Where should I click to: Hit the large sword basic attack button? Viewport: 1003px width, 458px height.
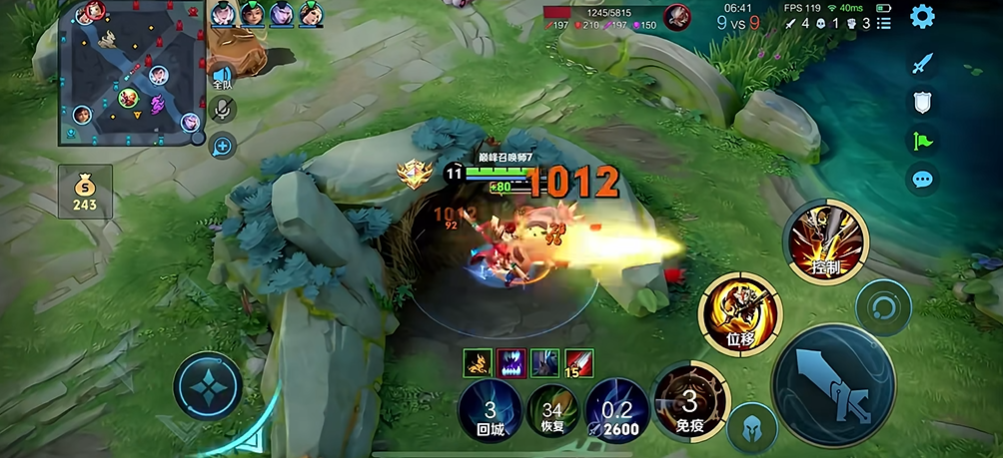click(x=834, y=385)
